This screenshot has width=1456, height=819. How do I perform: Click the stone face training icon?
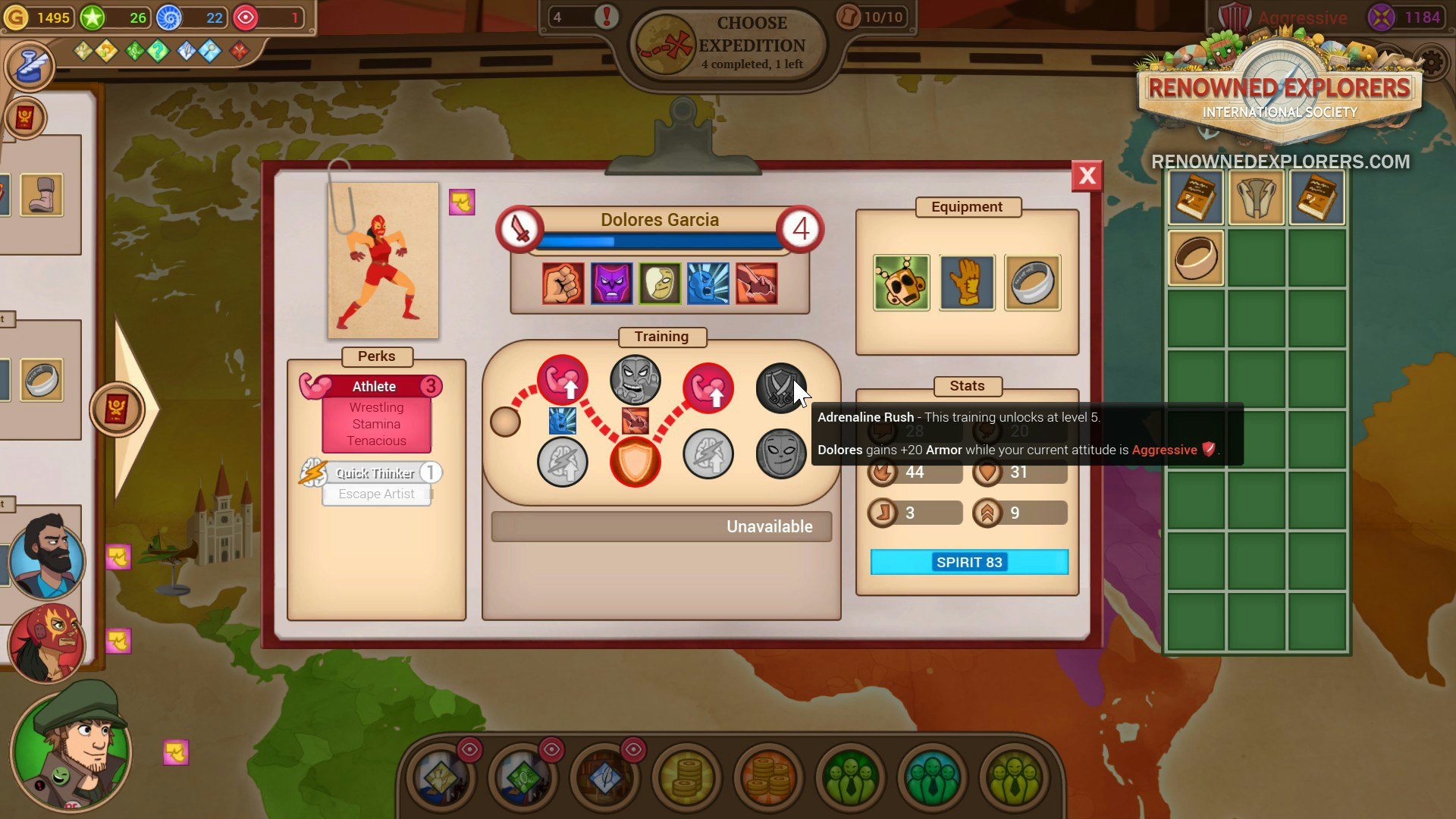pyautogui.click(x=635, y=379)
